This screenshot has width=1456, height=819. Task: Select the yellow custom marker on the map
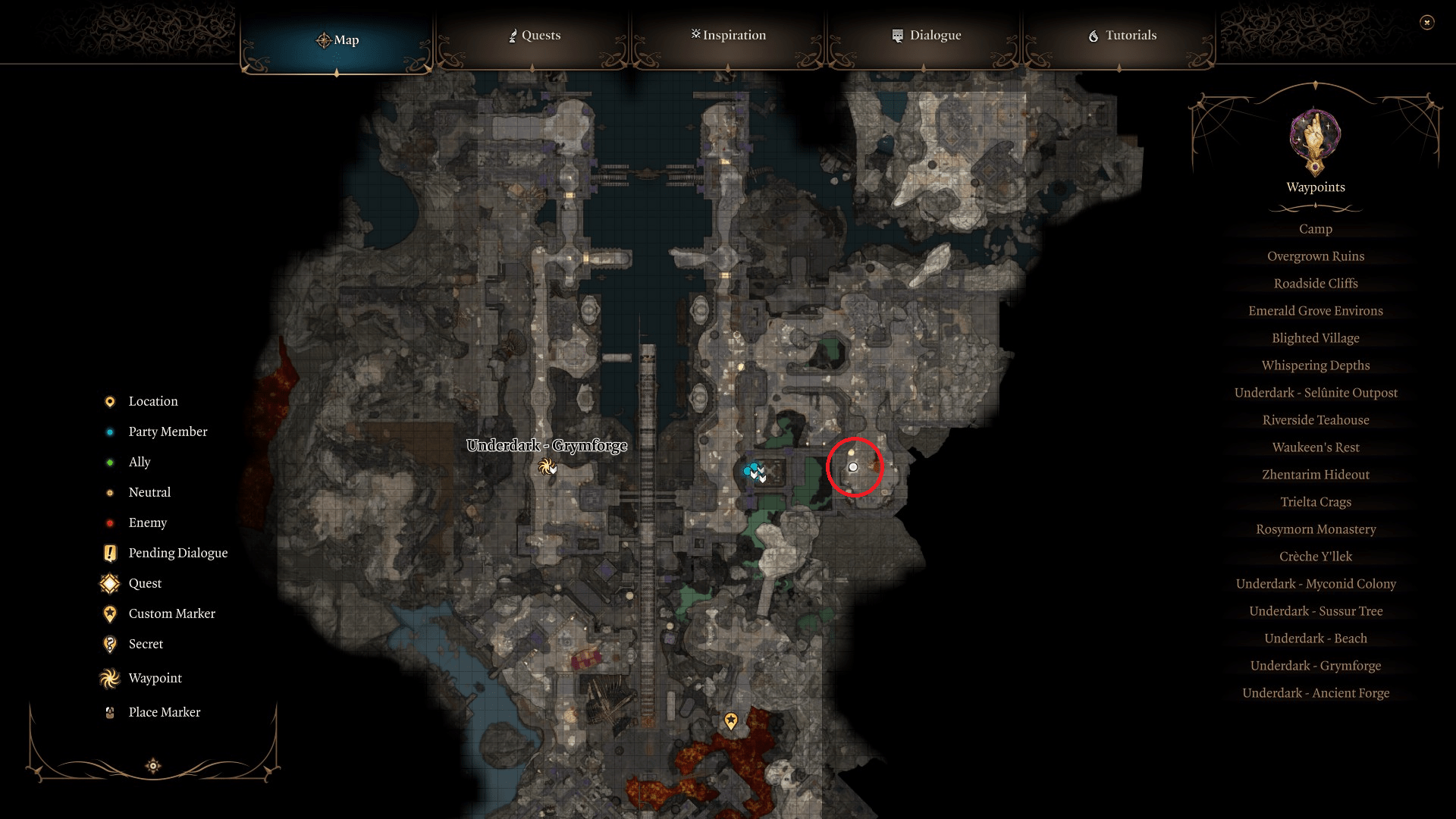(x=730, y=721)
